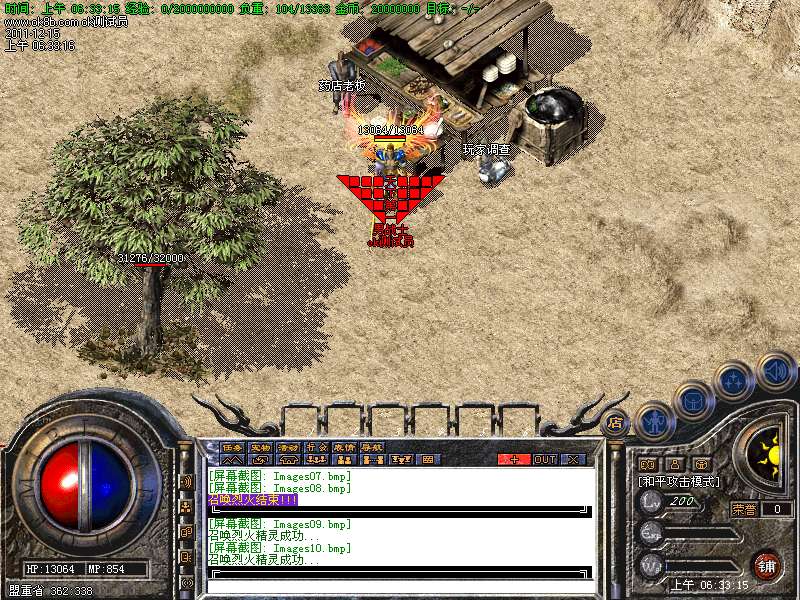
Task: Toggle the sound speaker button
Action: tap(775, 372)
